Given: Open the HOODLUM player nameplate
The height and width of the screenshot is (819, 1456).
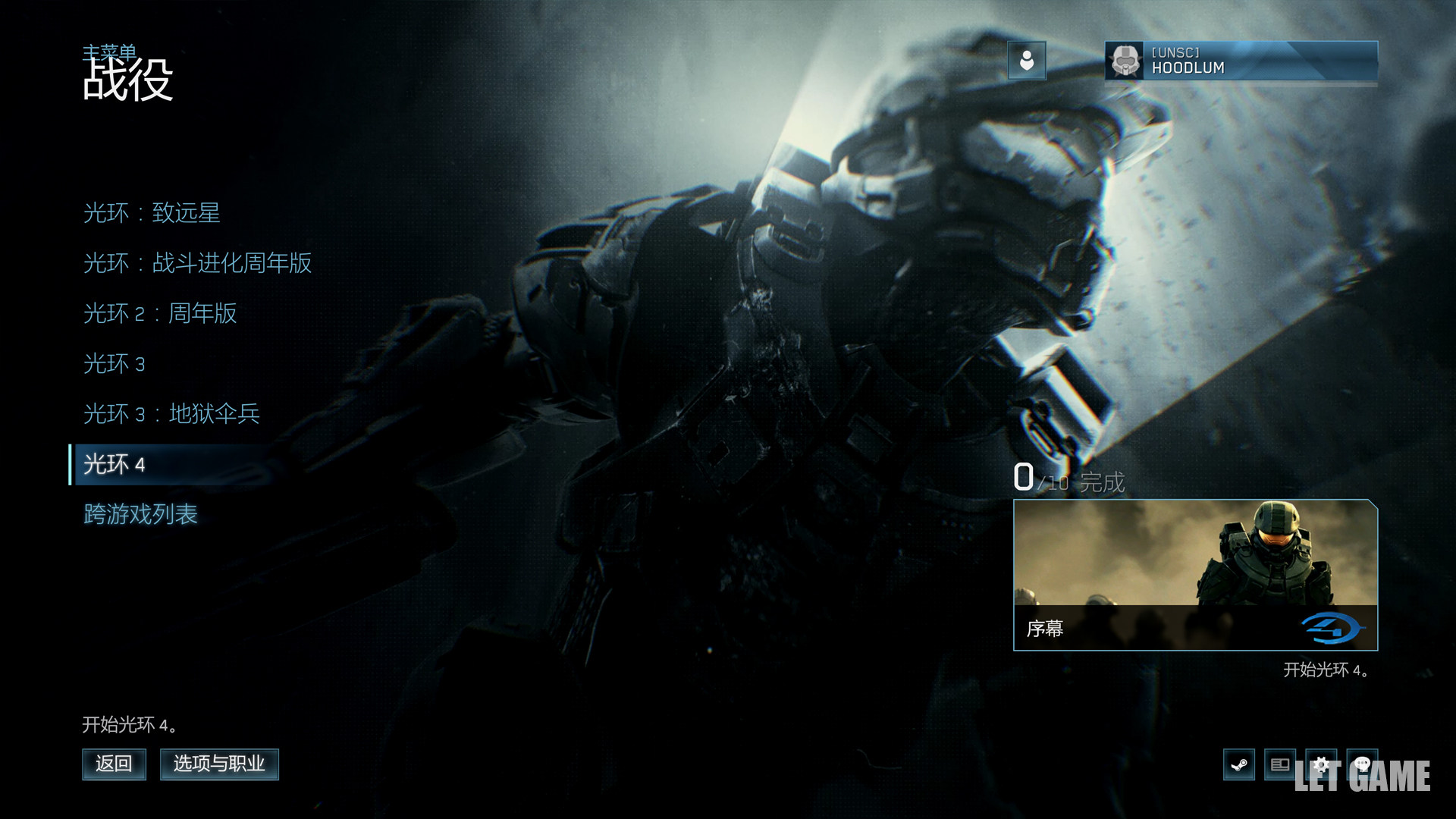Looking at the screenshot, I should pos(1241,61).
